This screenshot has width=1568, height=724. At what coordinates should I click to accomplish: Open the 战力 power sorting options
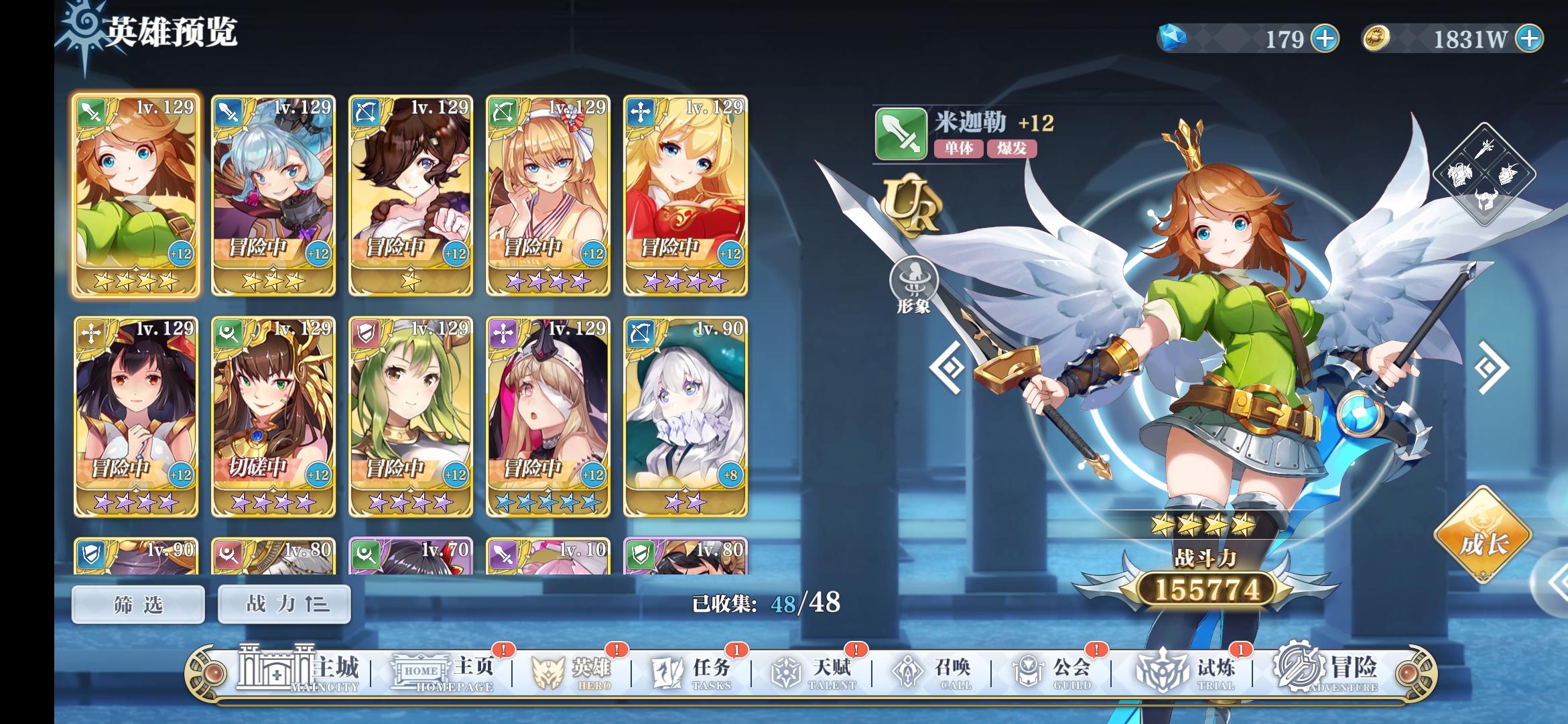point(284,603)
